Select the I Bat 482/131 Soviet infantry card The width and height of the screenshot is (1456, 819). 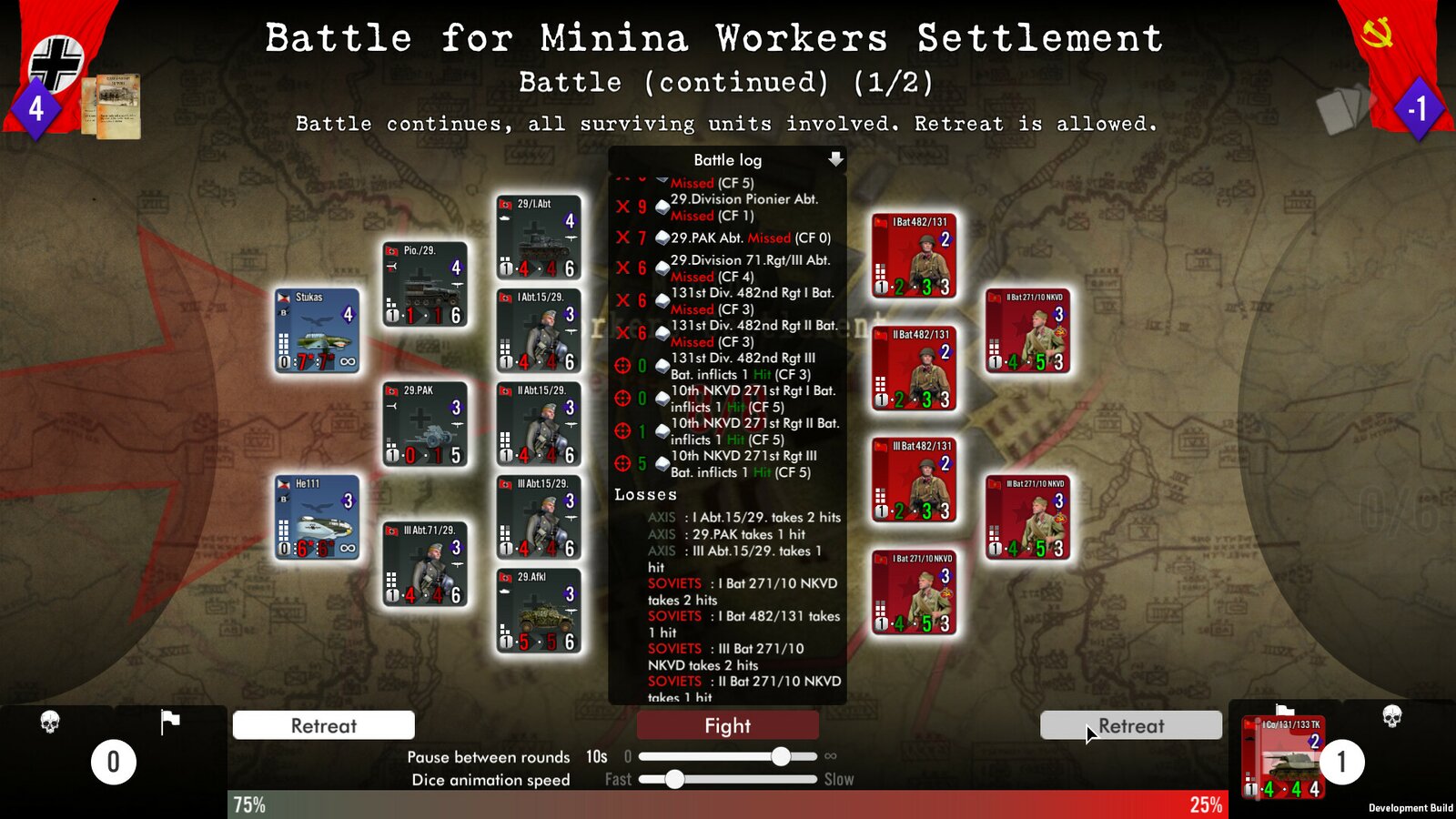(913, 255)
